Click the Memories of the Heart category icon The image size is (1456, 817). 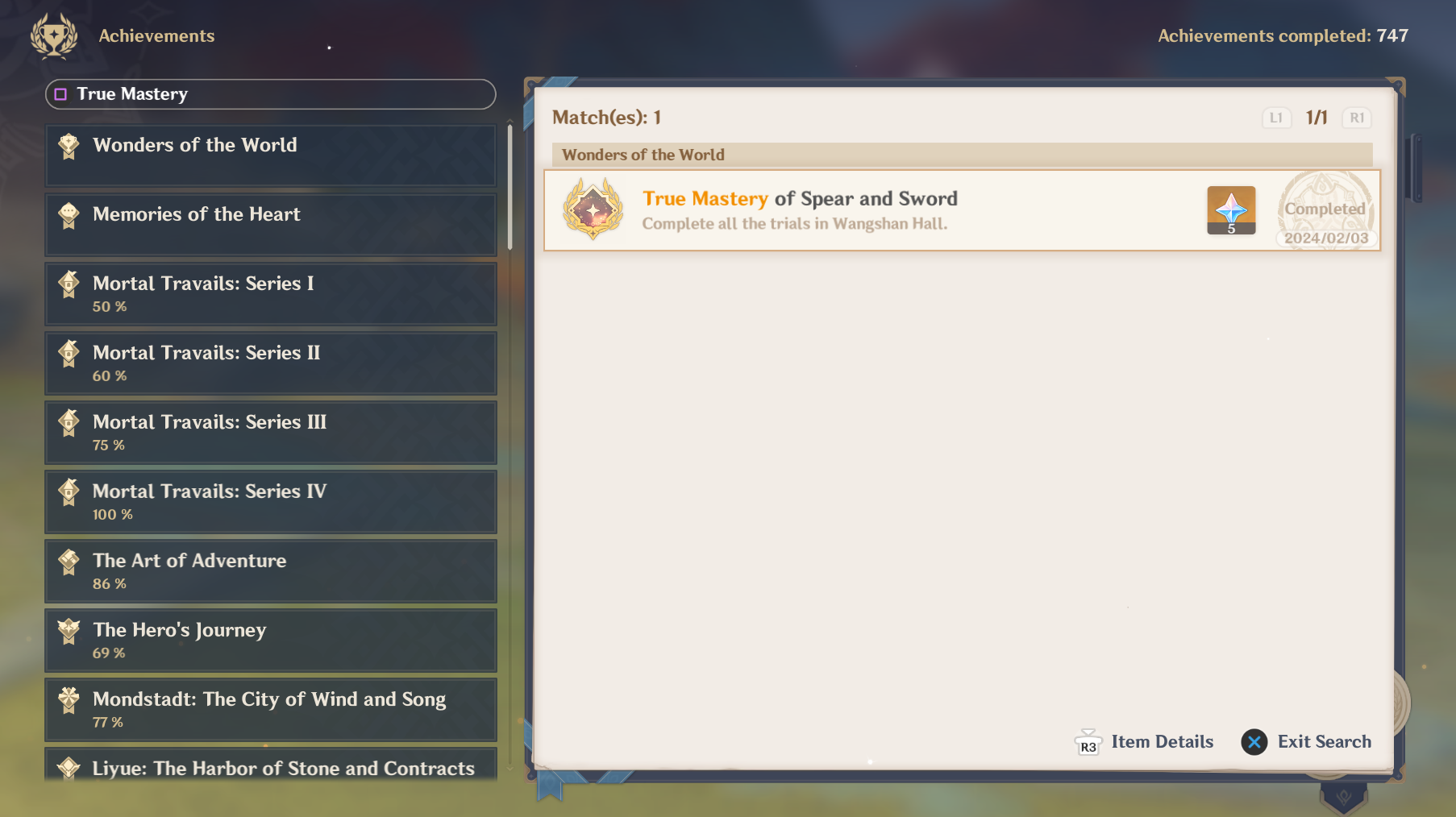[69, 215]
